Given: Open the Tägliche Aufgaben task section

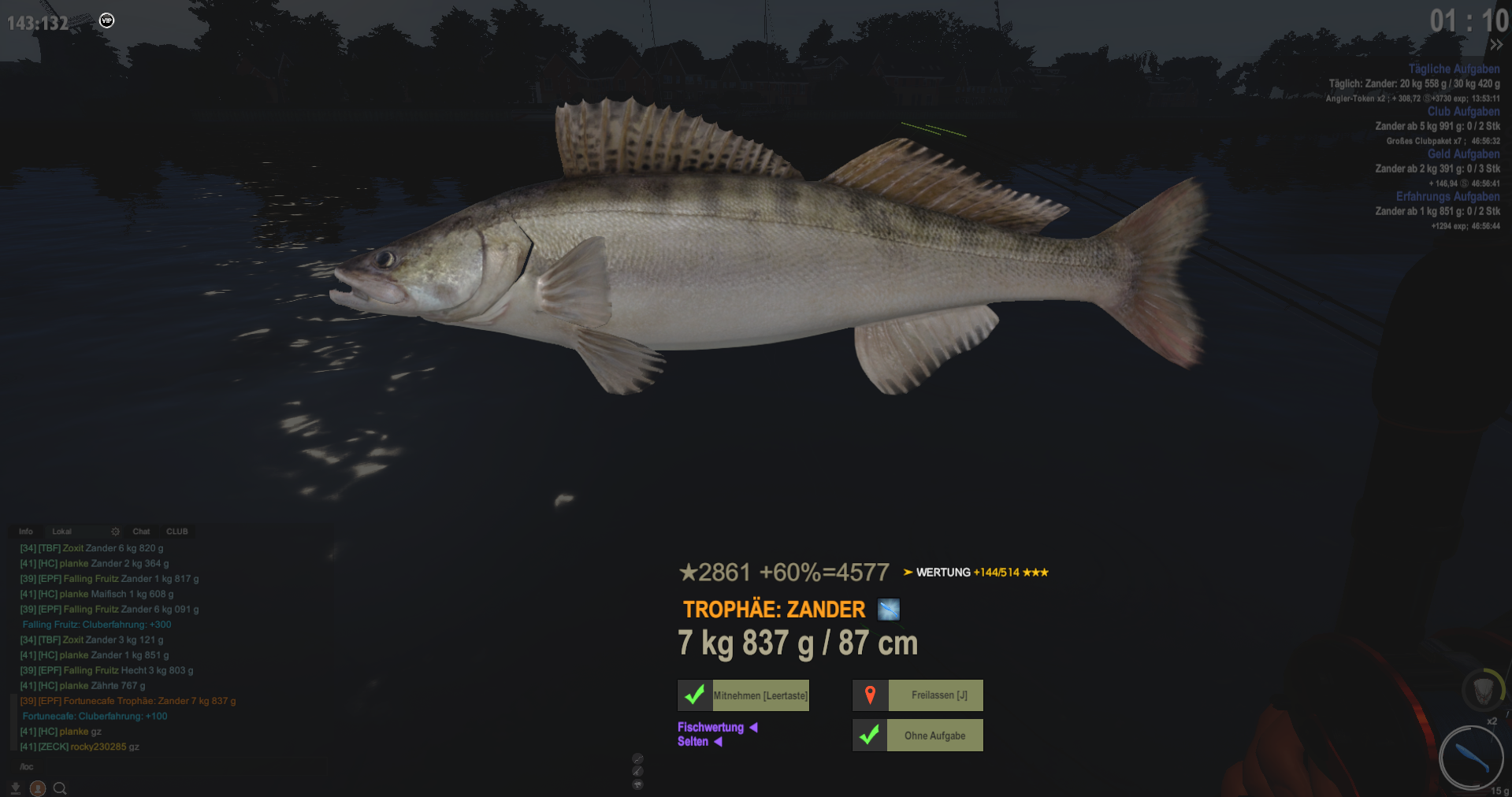Looking at the screenshot, I should coord(1454,69).
